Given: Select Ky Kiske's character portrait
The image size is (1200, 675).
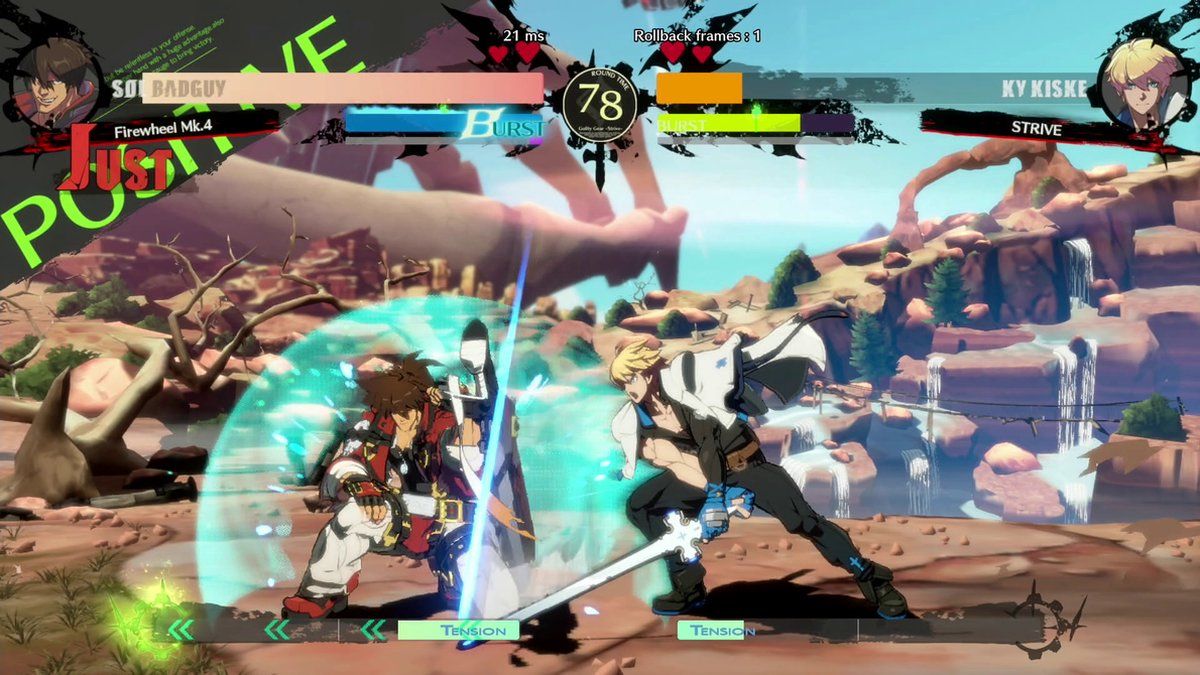Looking at the screenshot, I should click(1143, 82).
